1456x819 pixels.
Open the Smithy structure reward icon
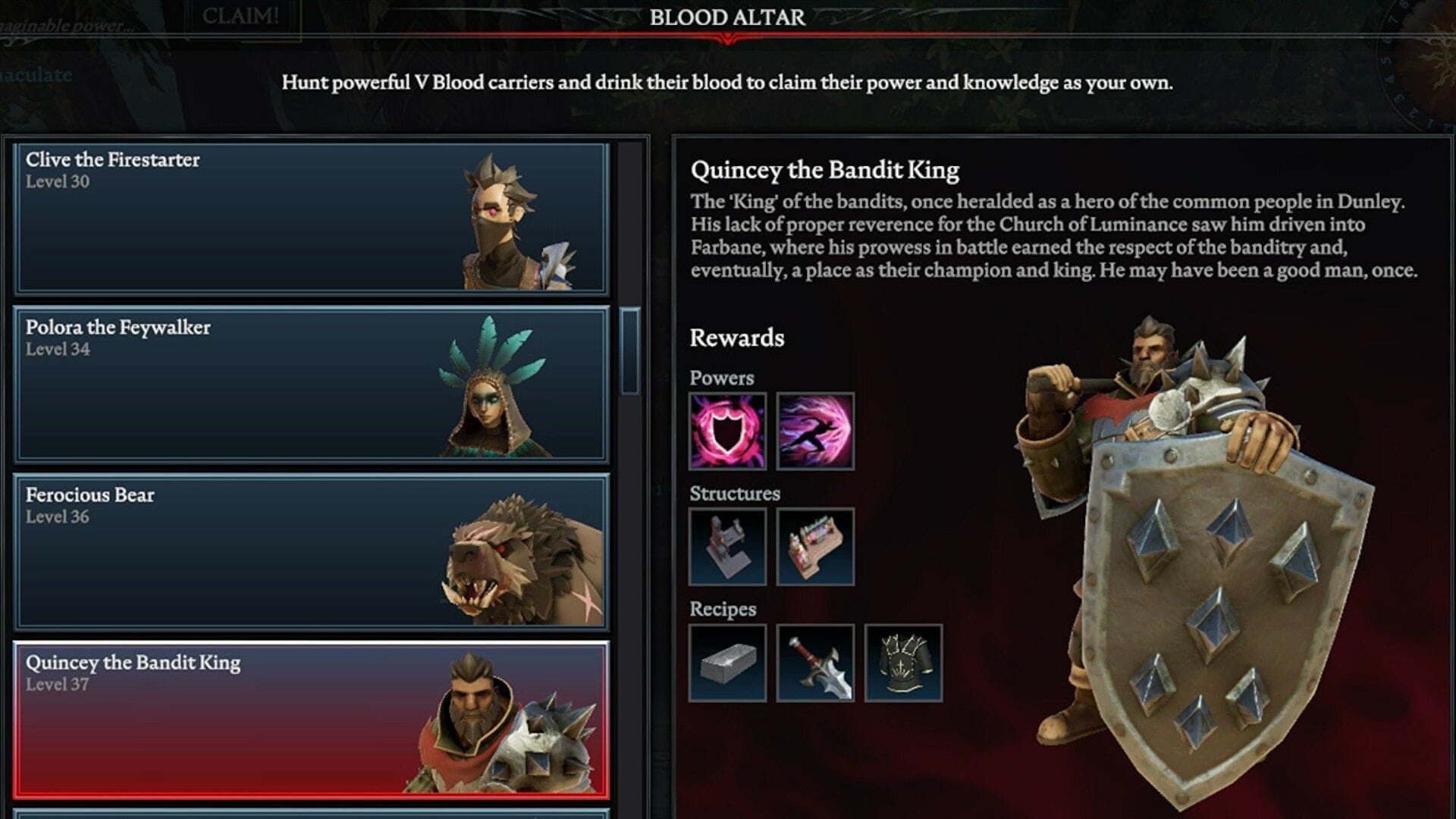click(726, 544)
